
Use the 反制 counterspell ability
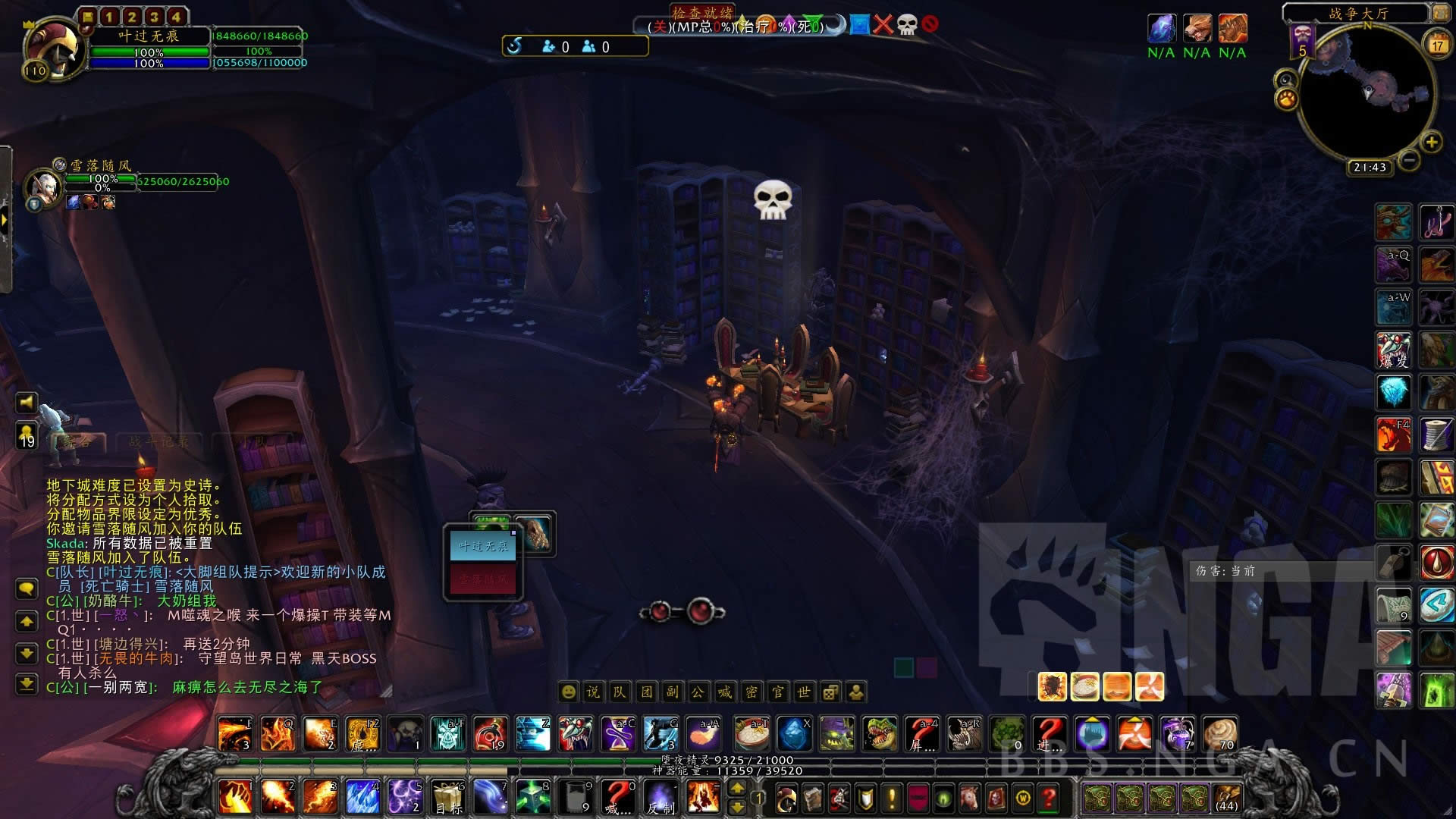(660, 797)
